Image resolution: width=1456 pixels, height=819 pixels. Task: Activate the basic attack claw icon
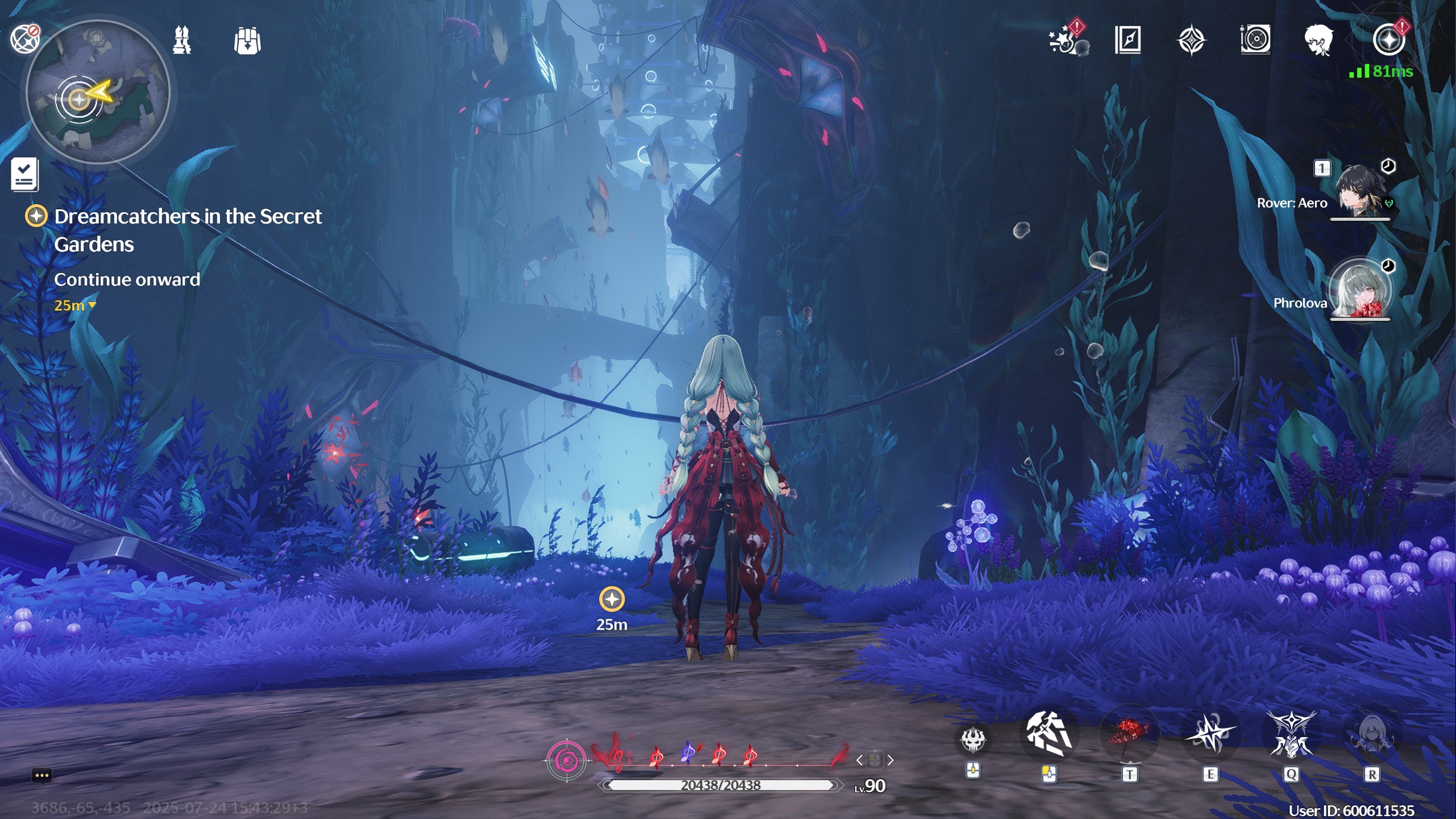1049,734
